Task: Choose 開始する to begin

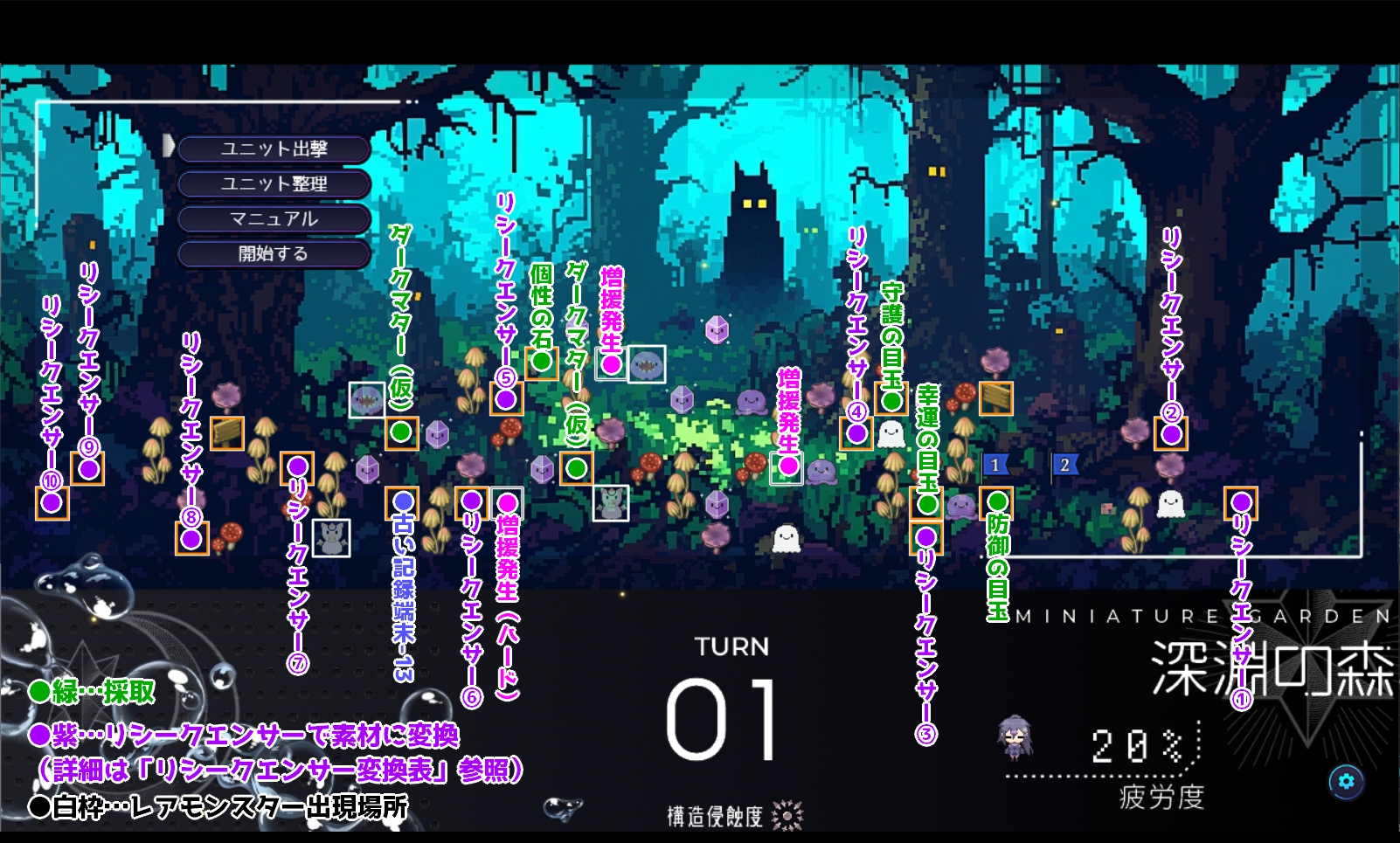Action: pyautogui.click(x=274, y=254)
